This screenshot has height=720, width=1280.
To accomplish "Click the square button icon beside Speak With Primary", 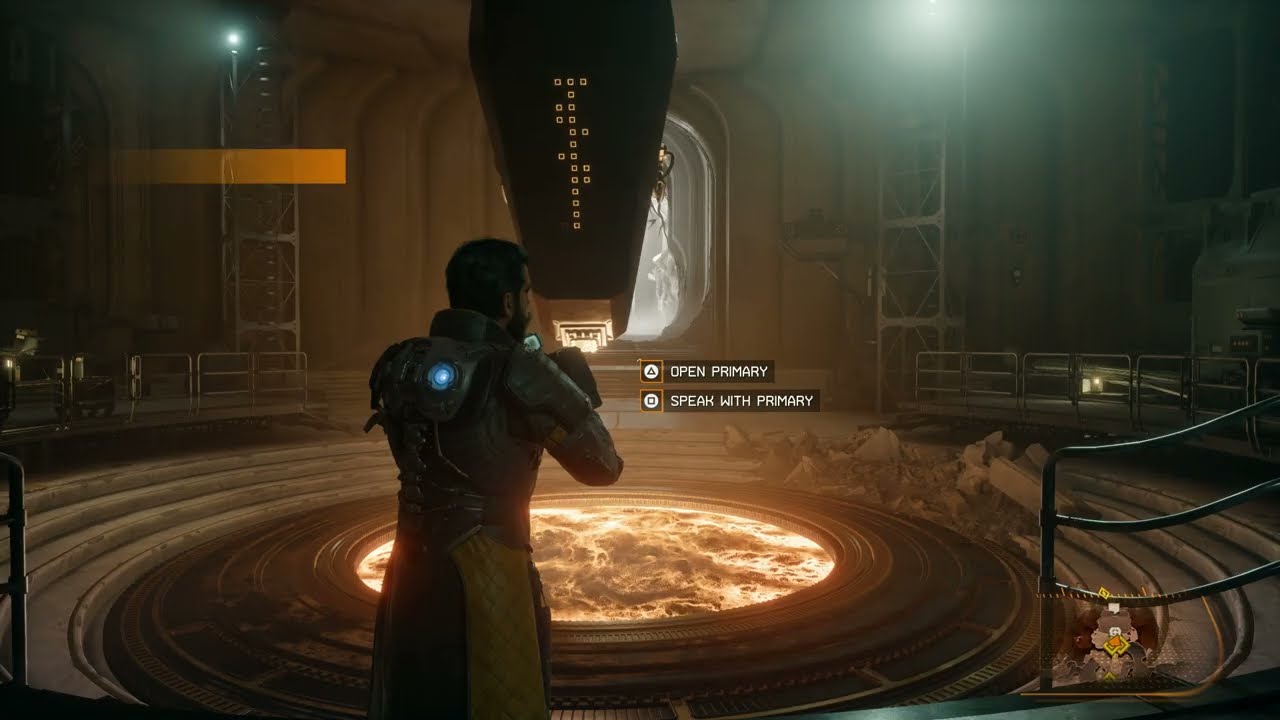I will (x=650, y=399).
